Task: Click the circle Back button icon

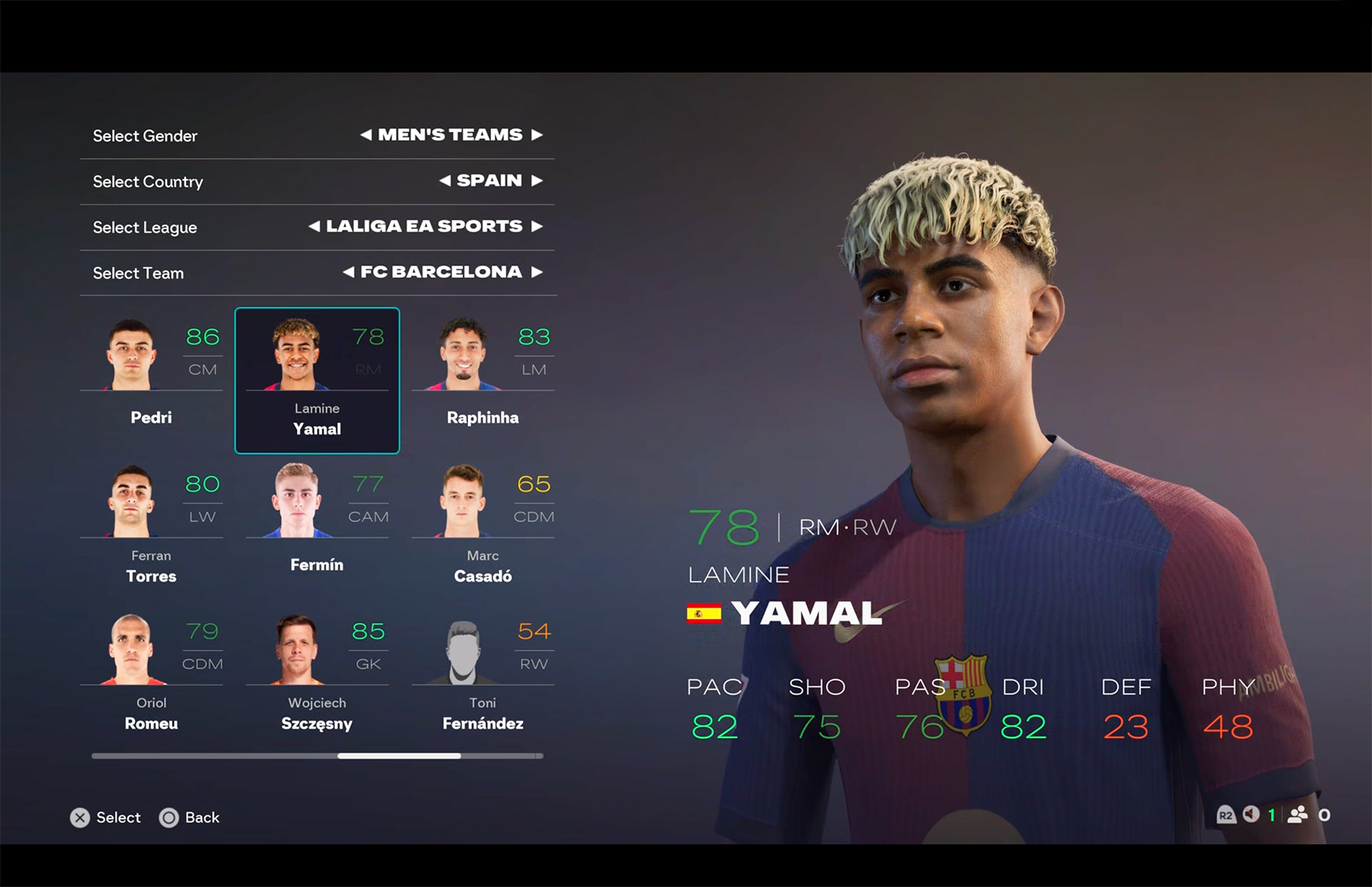Action: (x=169, y=818)
